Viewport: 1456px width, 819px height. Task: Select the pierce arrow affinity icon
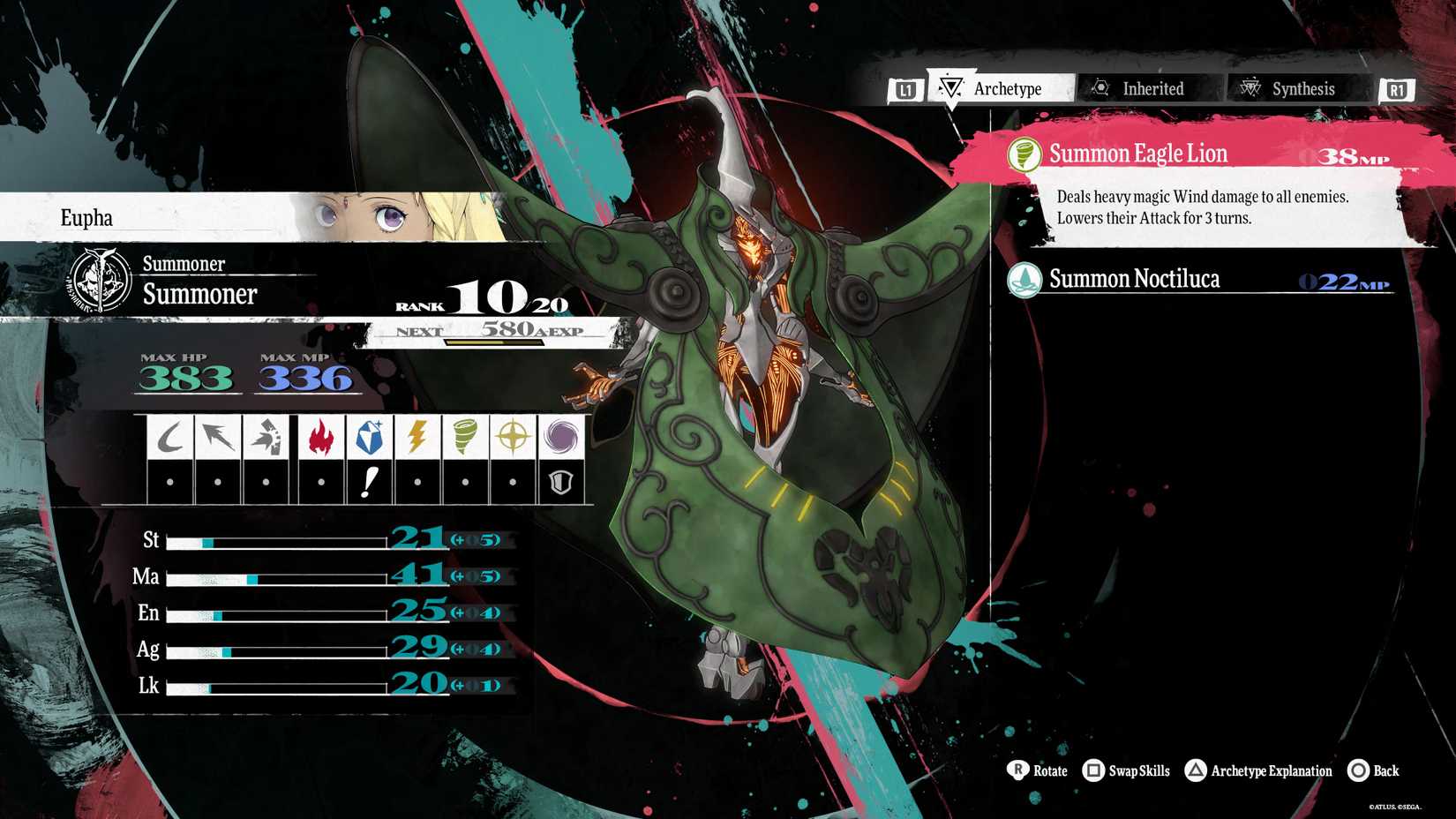tap(218, 437)
